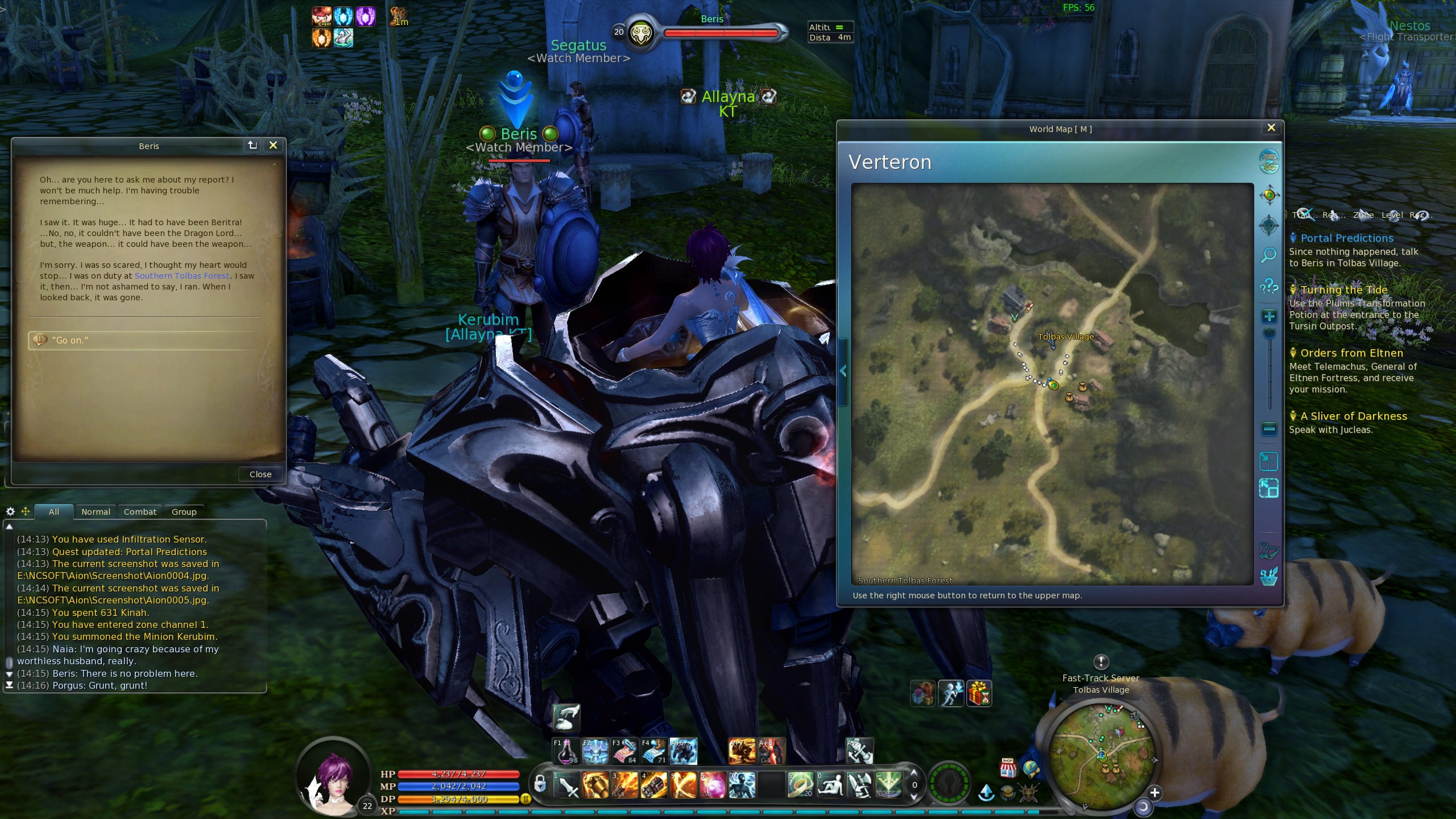Toggle the quickbar padlock lock icon
The height and width of the screenshot is (819, 1456).
coord(540,784)
